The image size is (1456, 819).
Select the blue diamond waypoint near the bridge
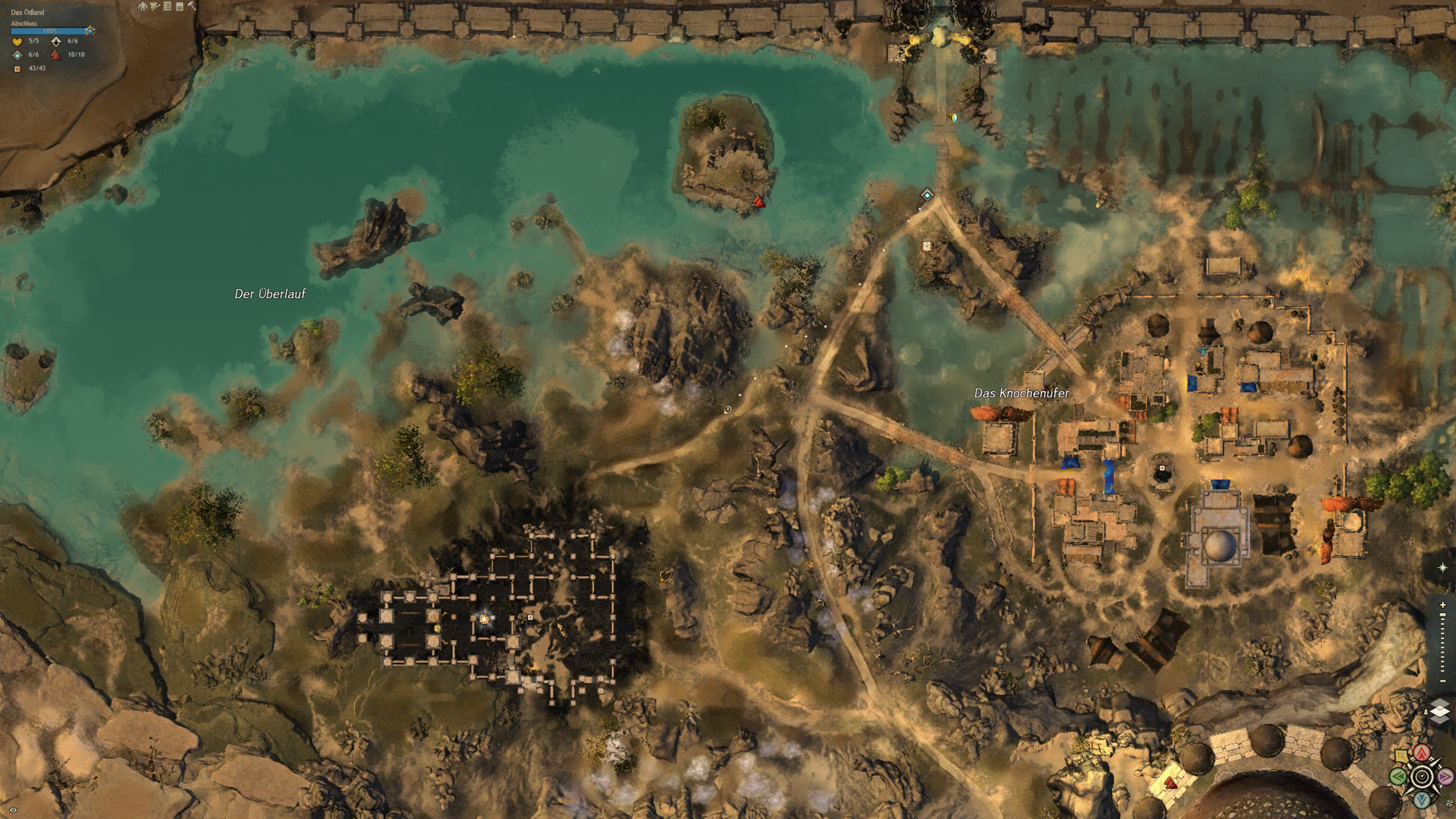pos(928,195)
